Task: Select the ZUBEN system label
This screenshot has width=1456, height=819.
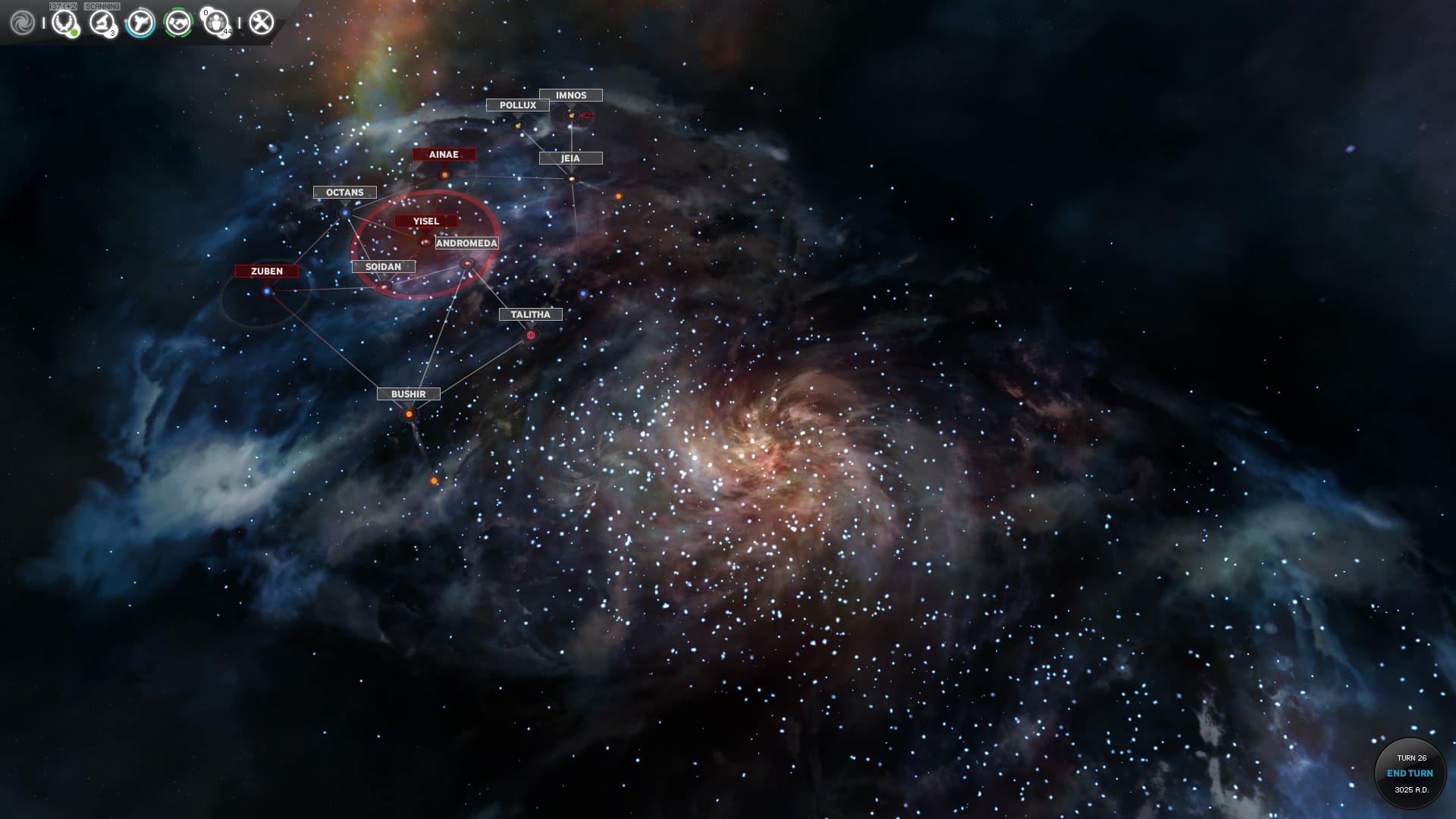Action: pos(268,271)
